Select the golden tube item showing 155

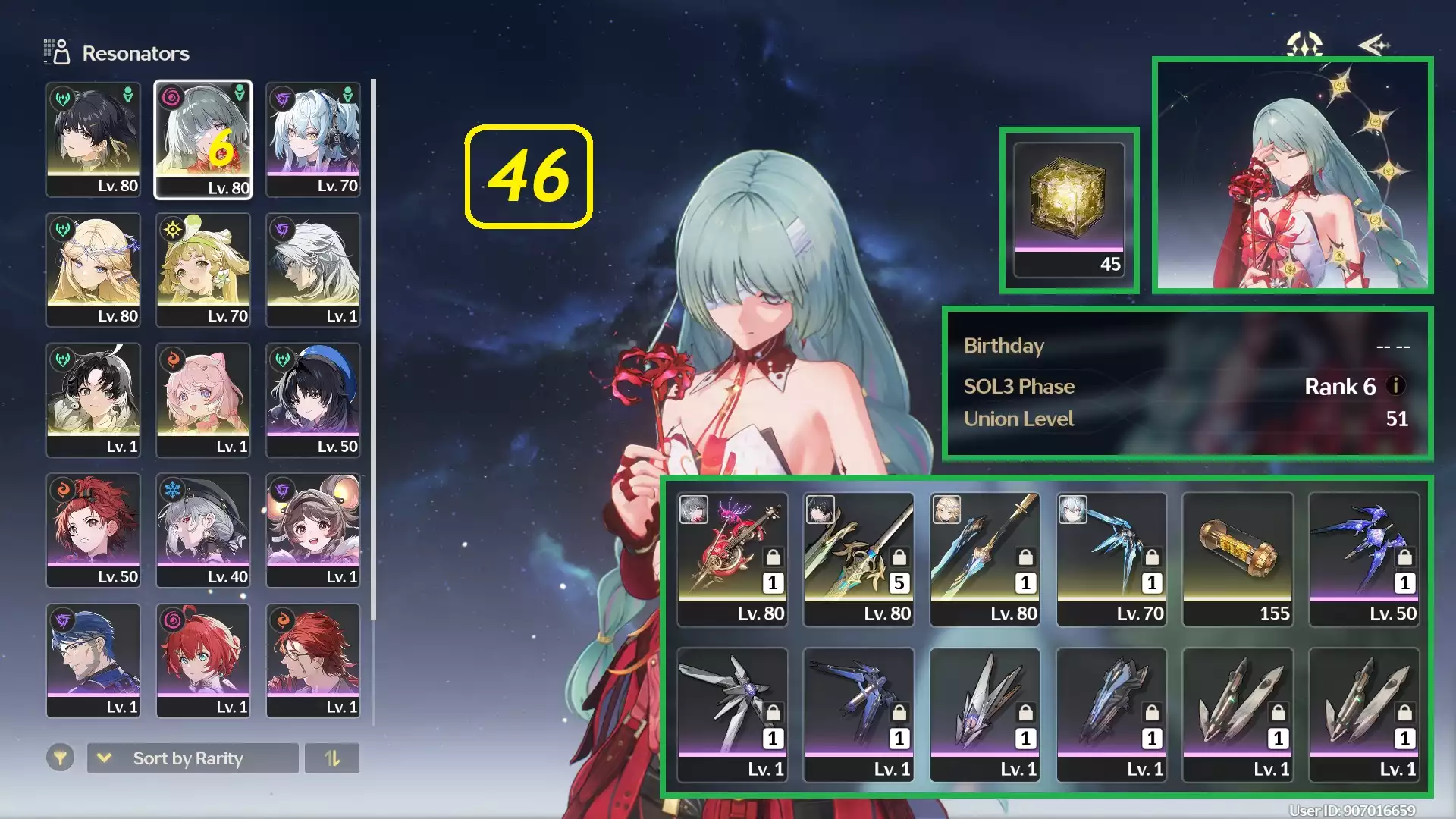point(1238,560)
